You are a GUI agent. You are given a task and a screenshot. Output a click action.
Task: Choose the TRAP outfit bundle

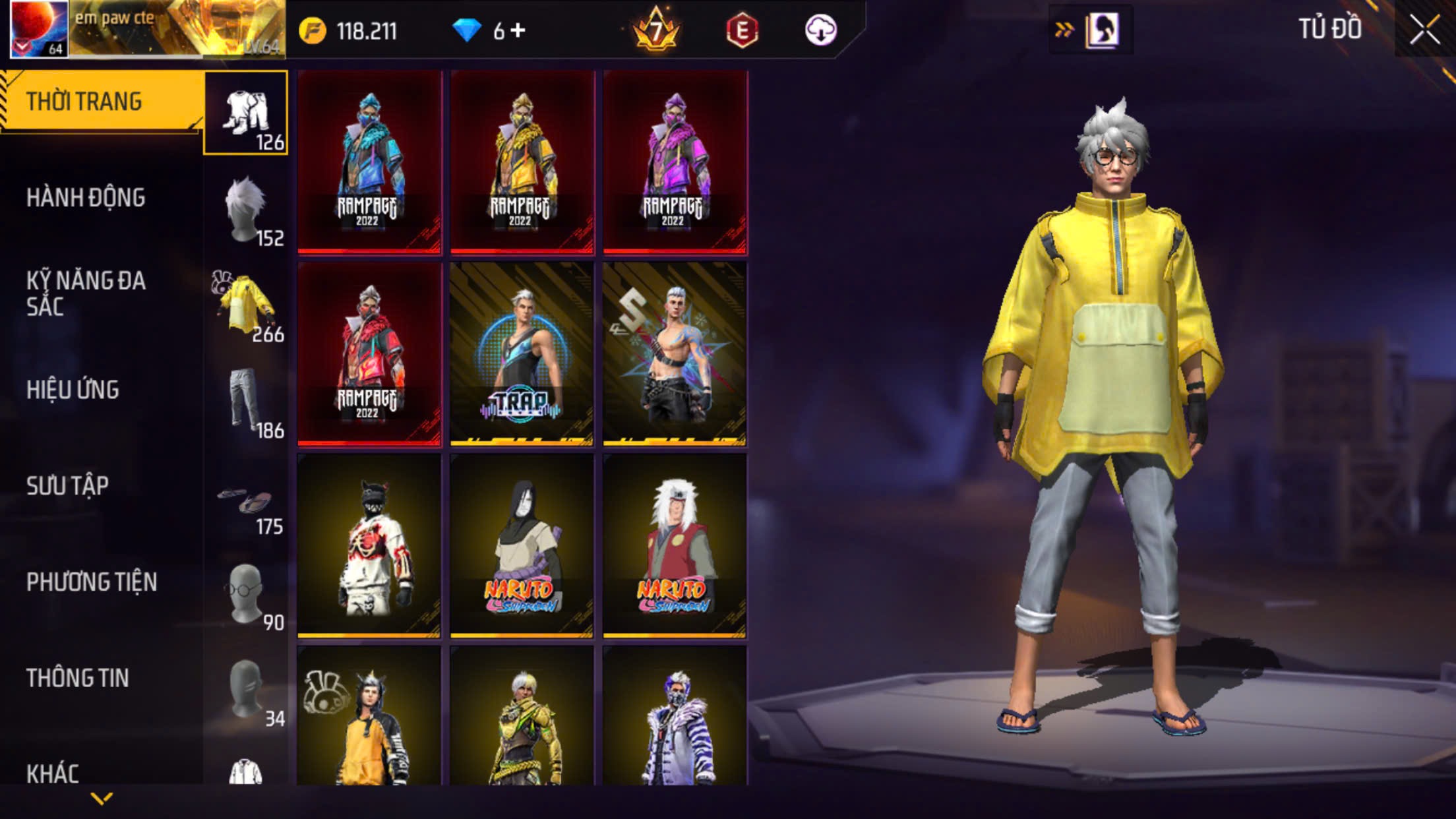[522, 353]
